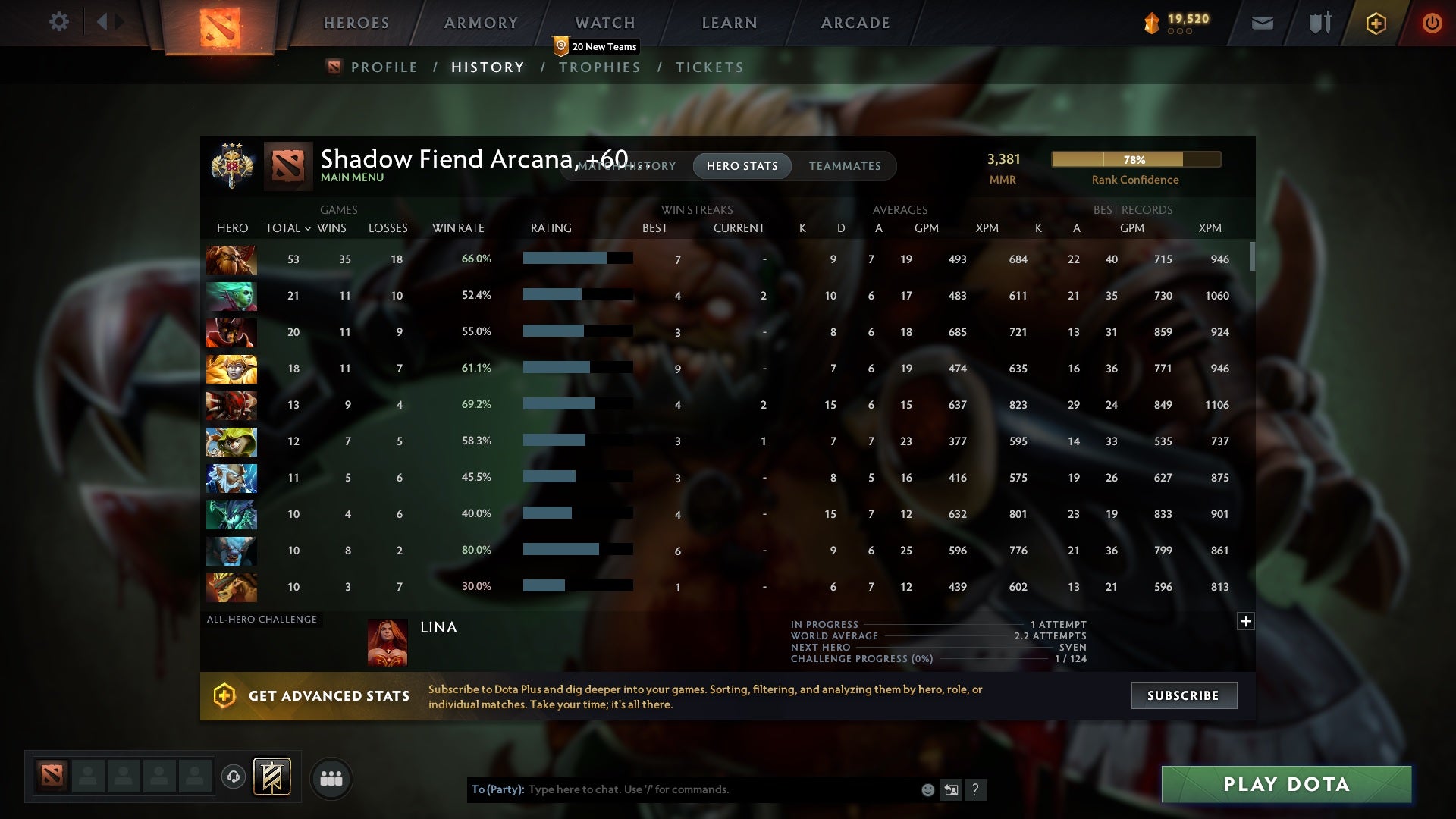Click the party chat input field
This screenshot has height=819, width=1456.
(x=682, y=789)
